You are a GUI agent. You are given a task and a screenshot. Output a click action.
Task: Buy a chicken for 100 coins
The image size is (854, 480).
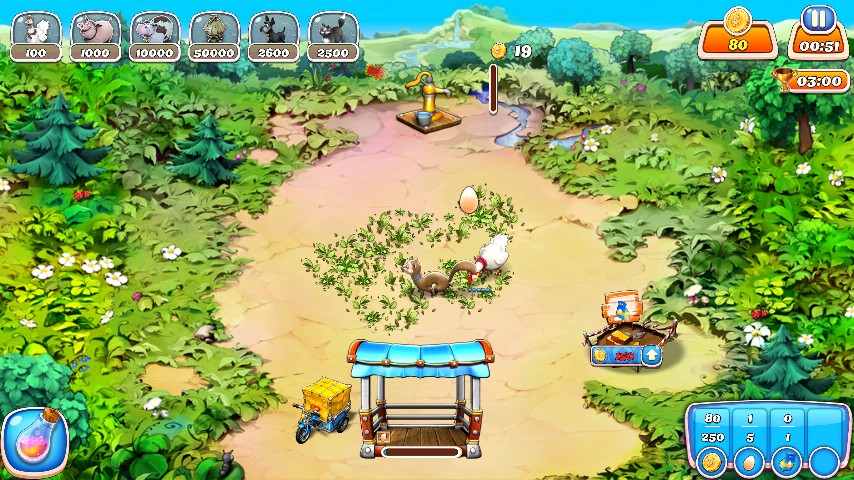(x=36, y=36)
